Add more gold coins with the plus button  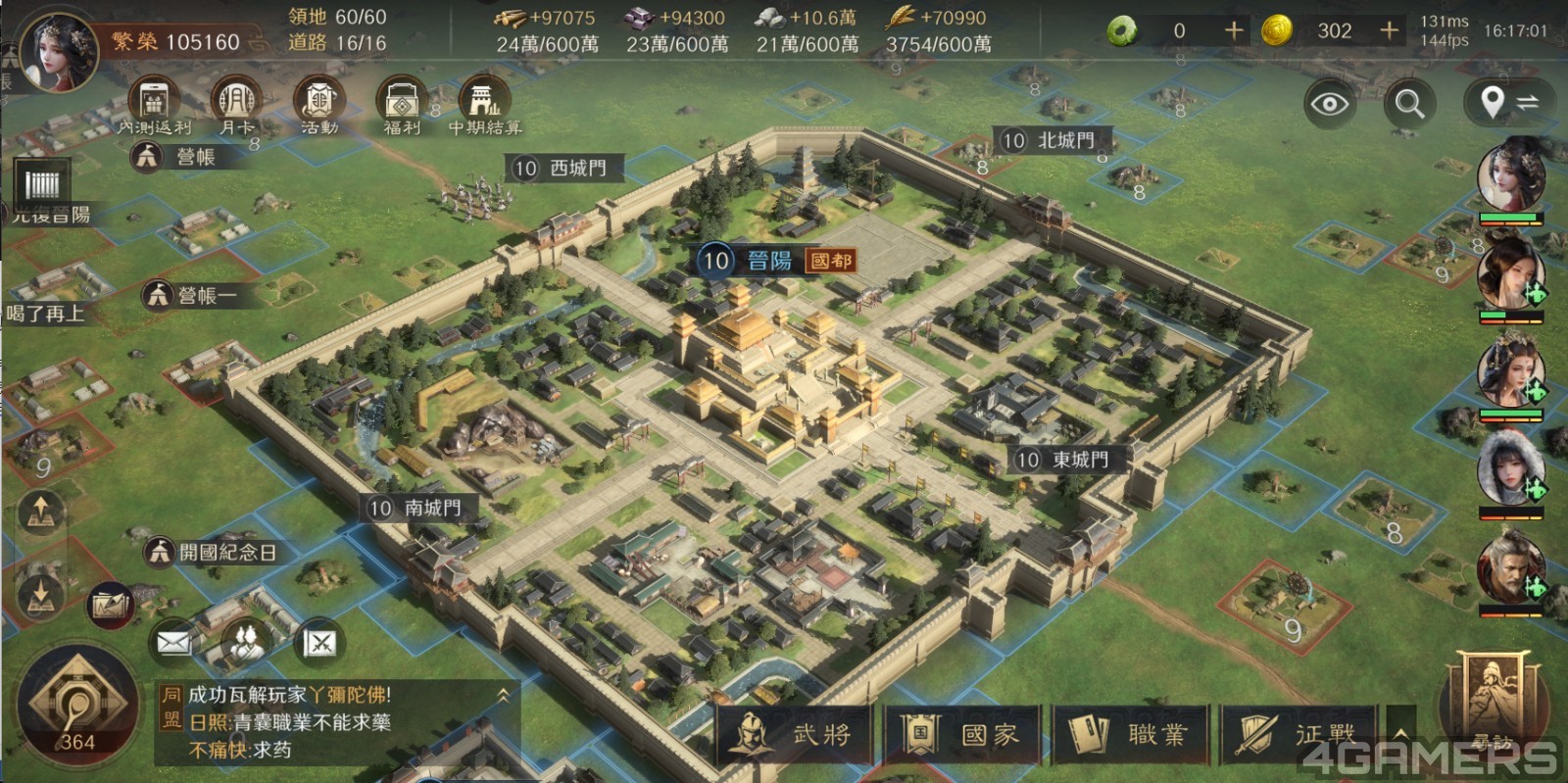pos(1389,30)
